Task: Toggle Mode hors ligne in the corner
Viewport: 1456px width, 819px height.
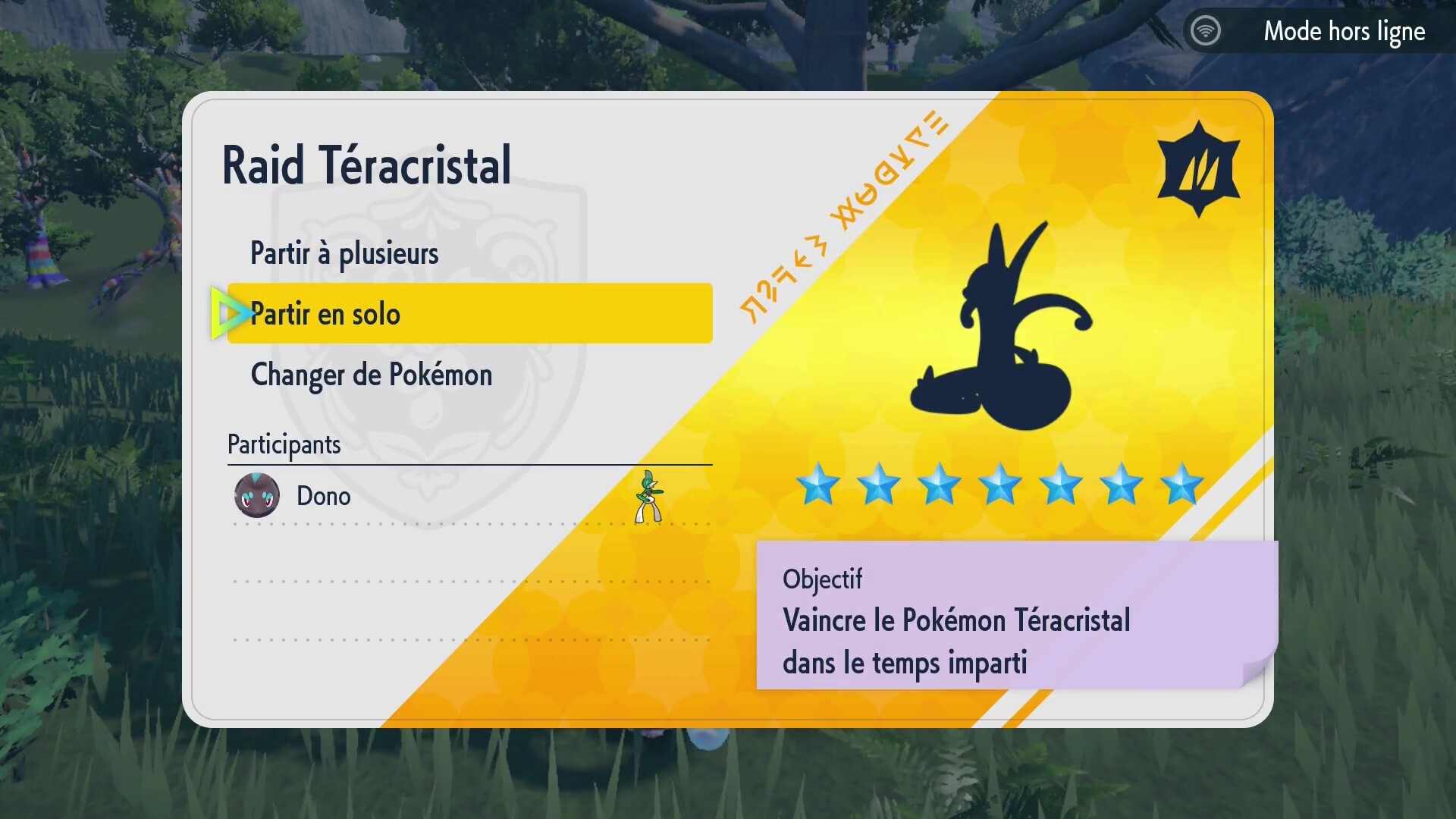Action: pyautogui.click(x=1344, y=31)
